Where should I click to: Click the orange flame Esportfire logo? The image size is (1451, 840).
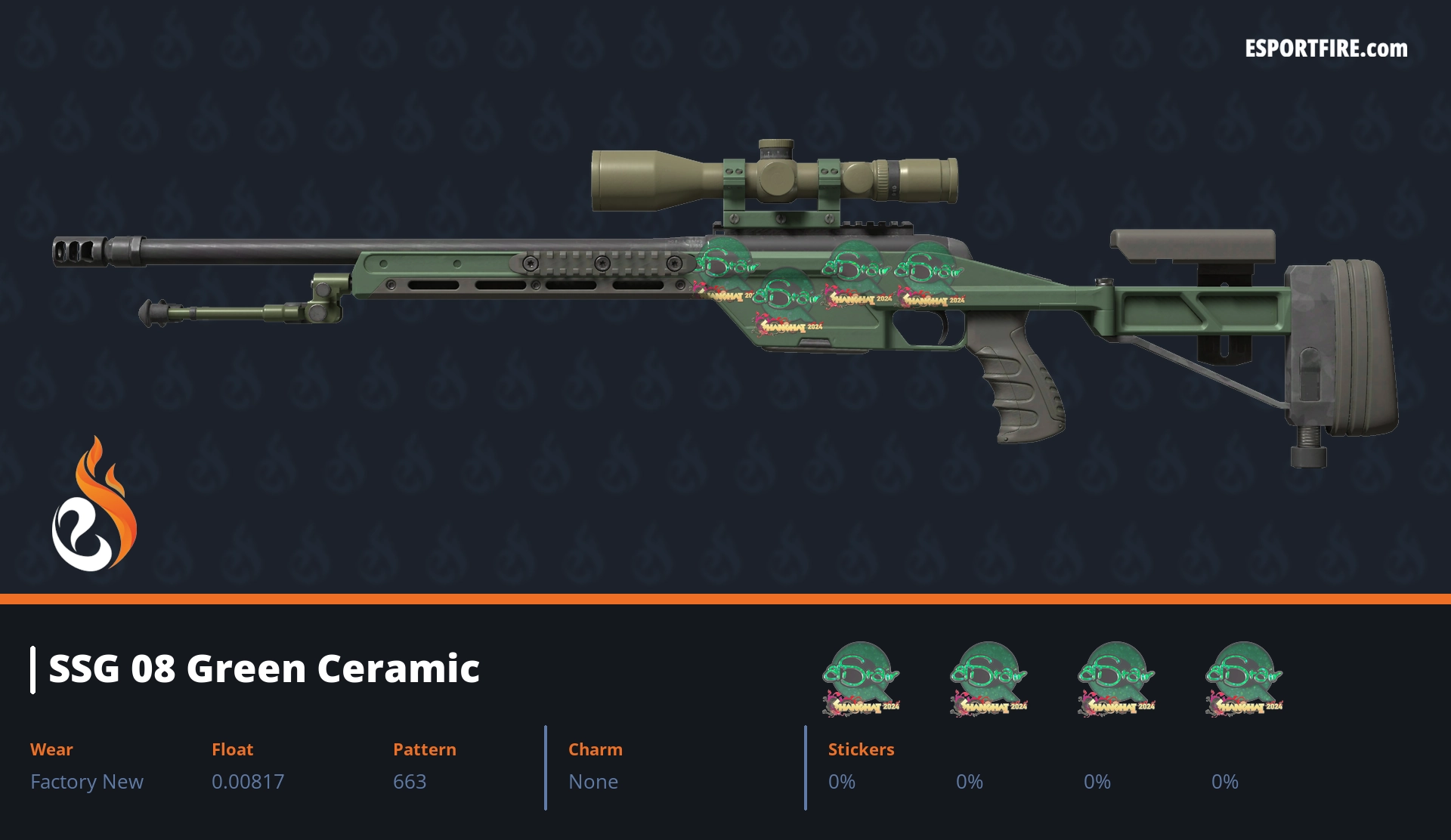pyautogui.click(x=93, y=506)
